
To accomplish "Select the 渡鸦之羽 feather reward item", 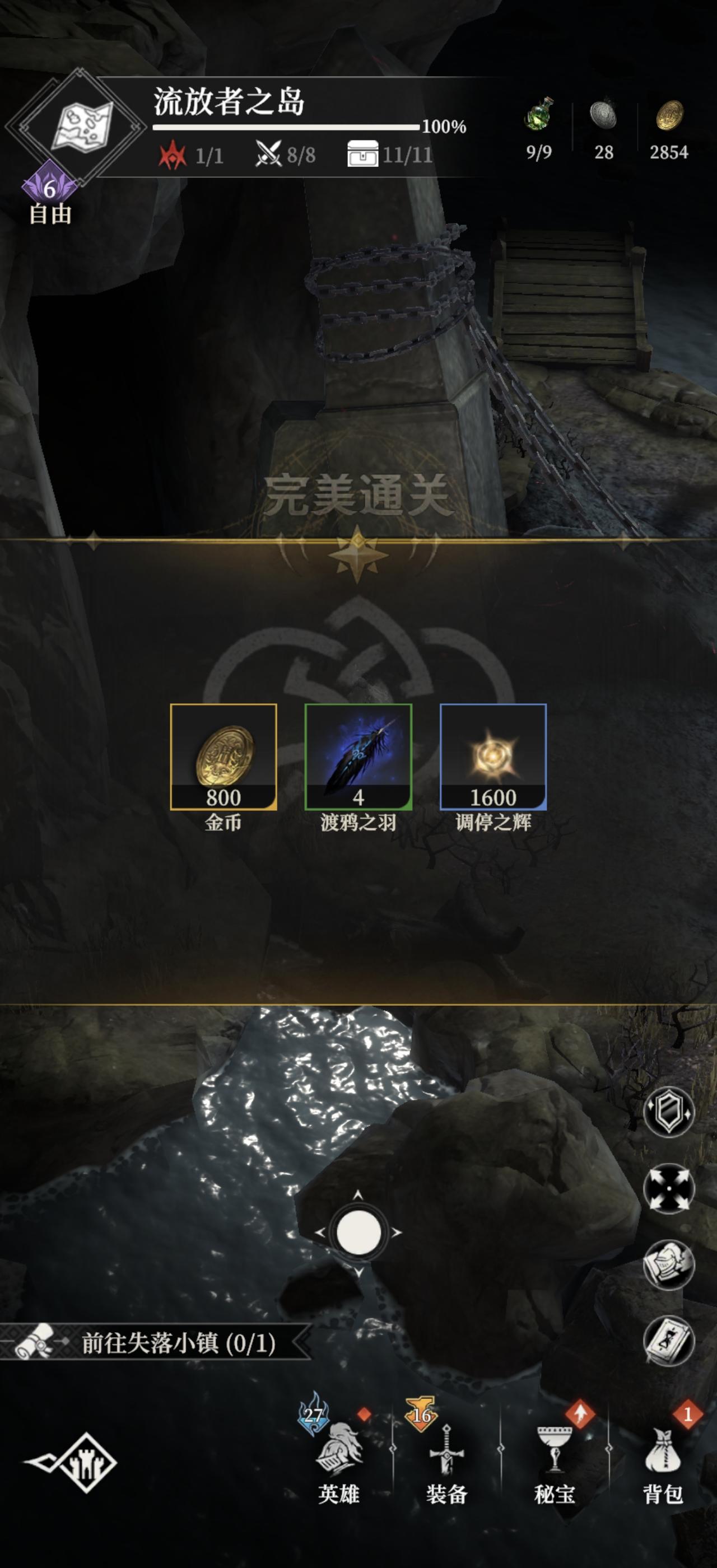I will [358, 761].
